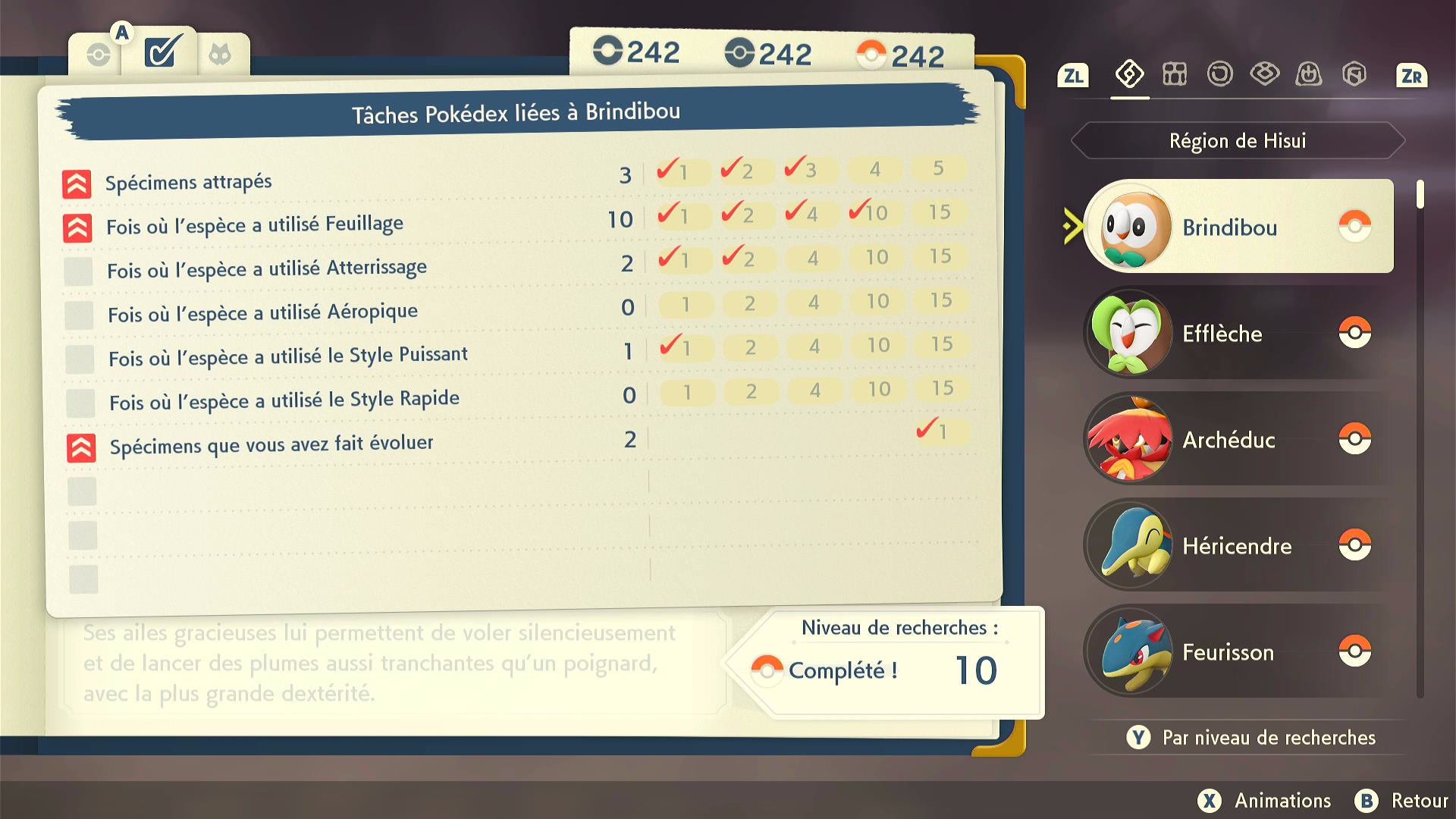Sort list 'Par niveau de recherches'
Screen dimensions: 1456x819
pos(1253,737)
